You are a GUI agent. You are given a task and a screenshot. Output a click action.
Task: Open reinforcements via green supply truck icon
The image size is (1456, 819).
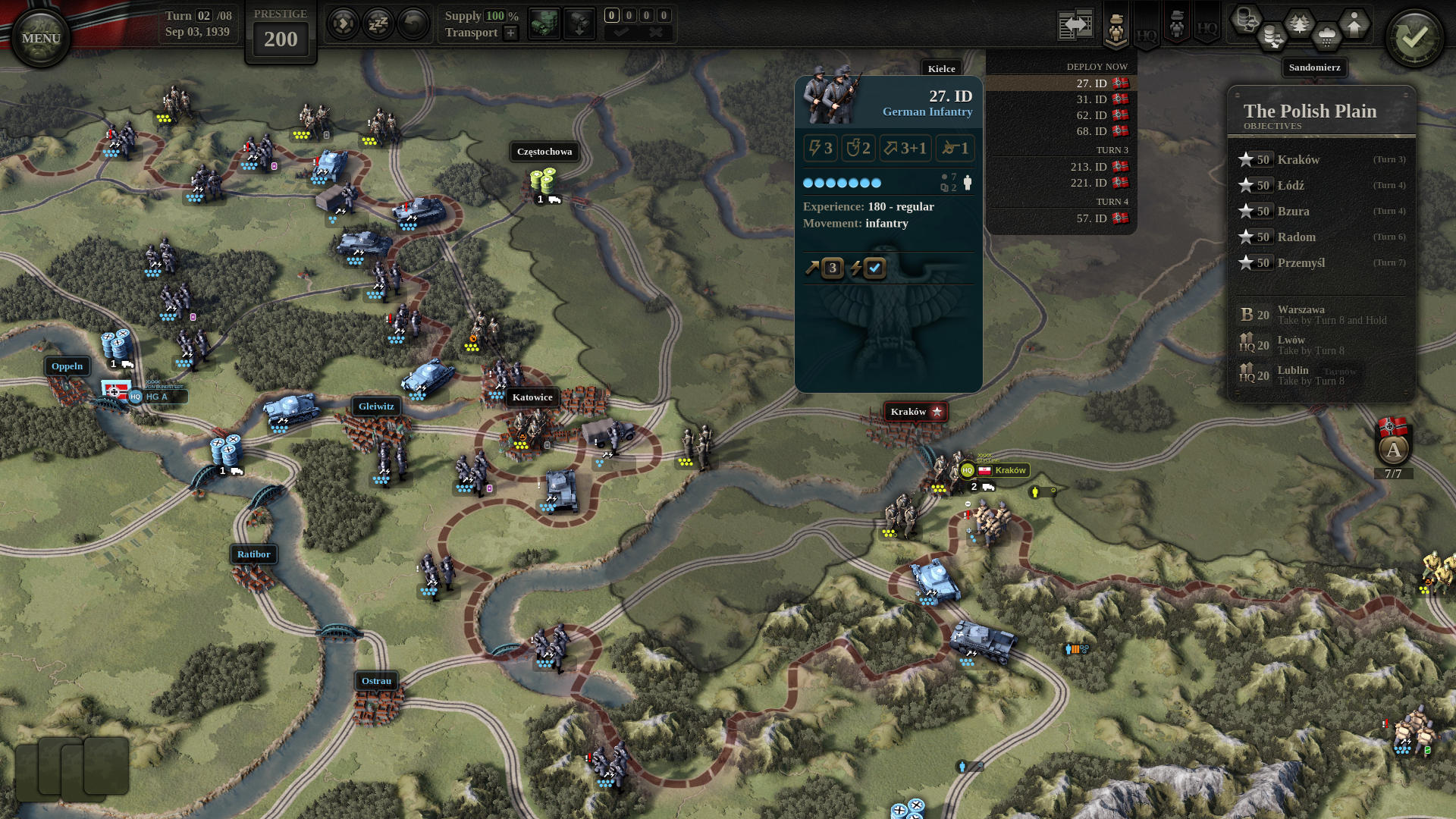pyautogui.click(x=544, y=23)
